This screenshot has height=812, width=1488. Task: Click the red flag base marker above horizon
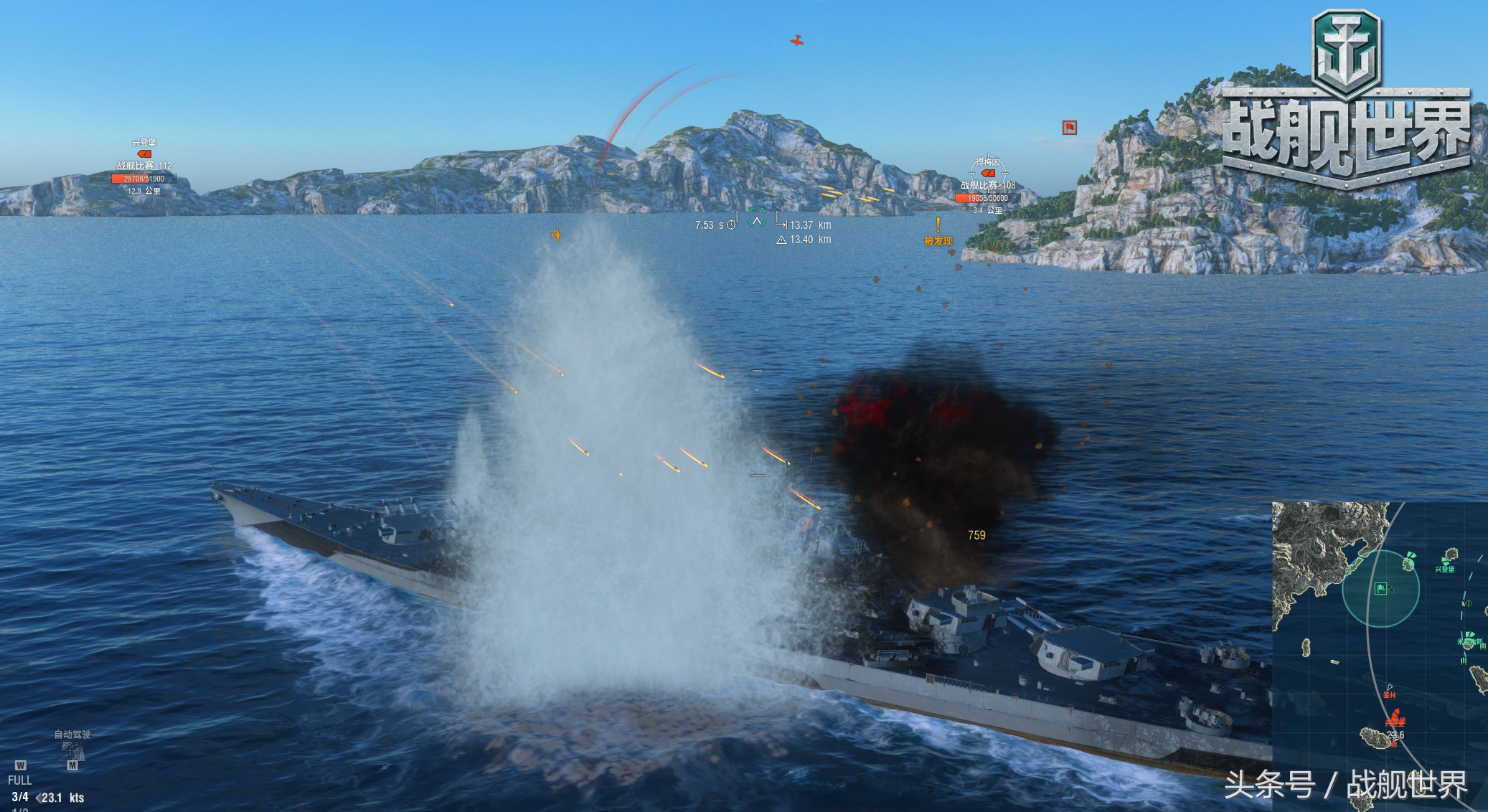click(x=1069, y=128)
